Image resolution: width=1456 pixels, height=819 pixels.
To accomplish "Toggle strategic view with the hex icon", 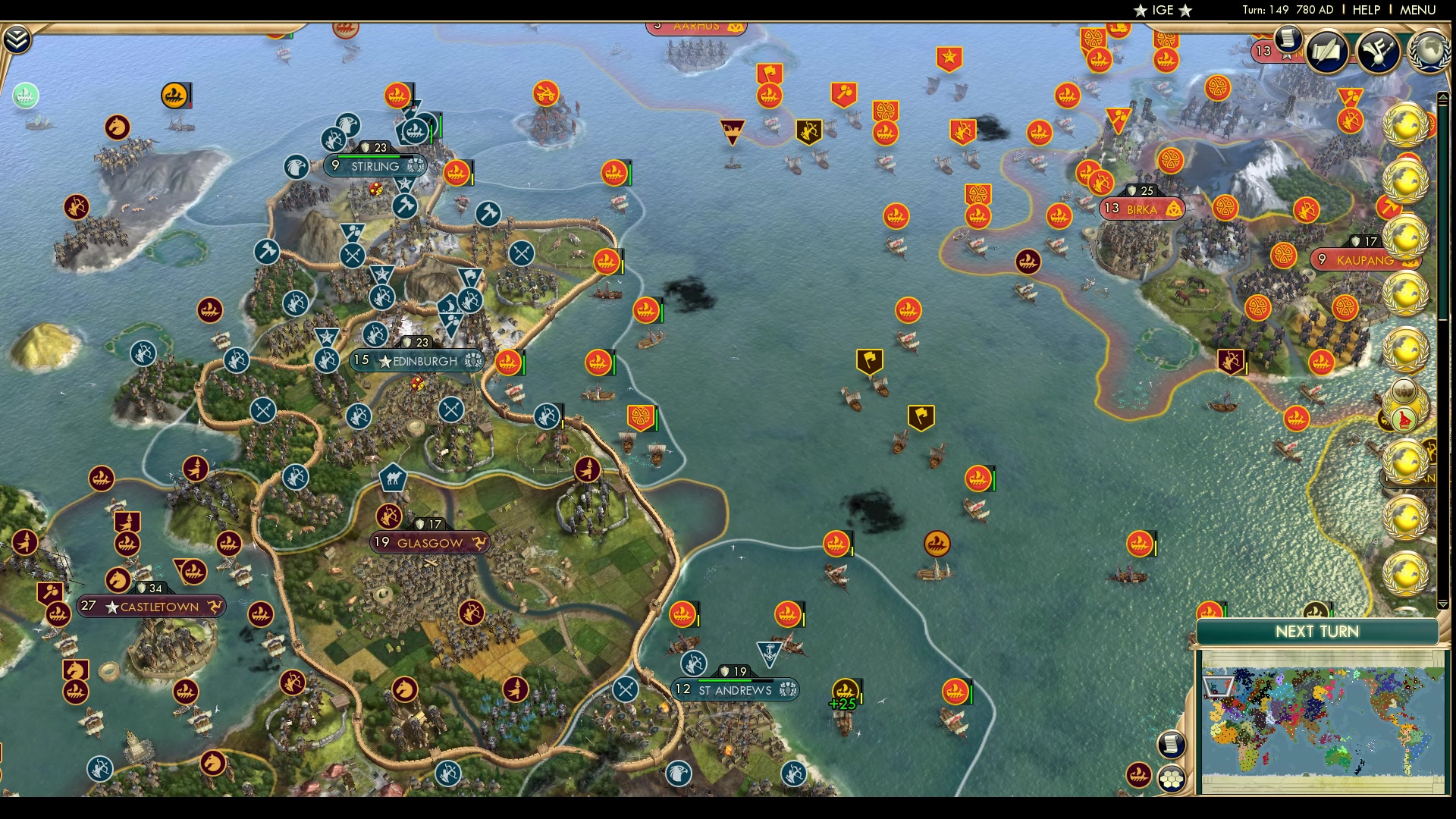I will [1172, 779].
